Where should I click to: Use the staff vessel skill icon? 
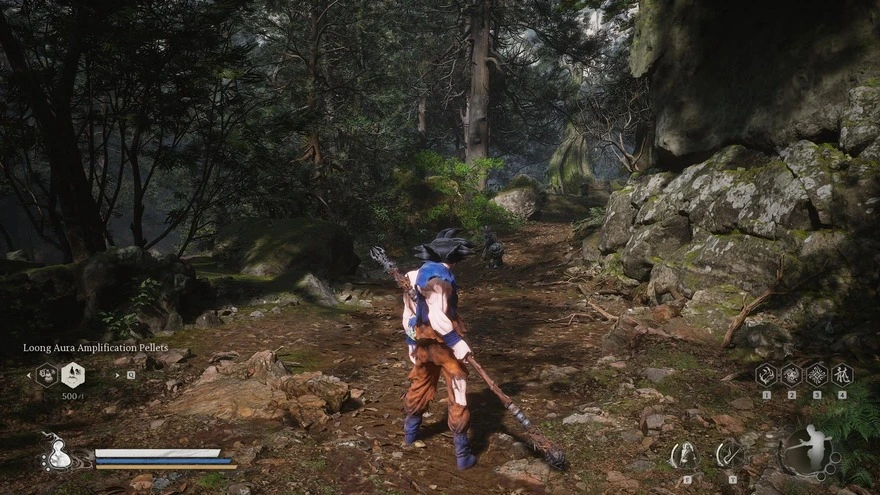[731, 456]
